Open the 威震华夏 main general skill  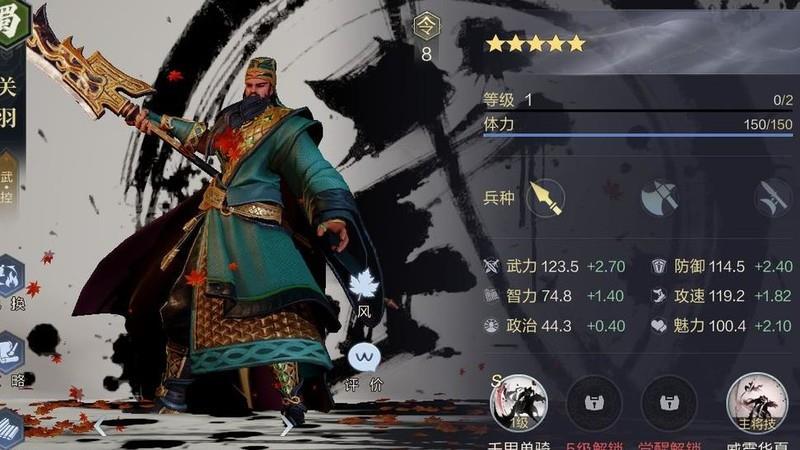coord(754,403)
